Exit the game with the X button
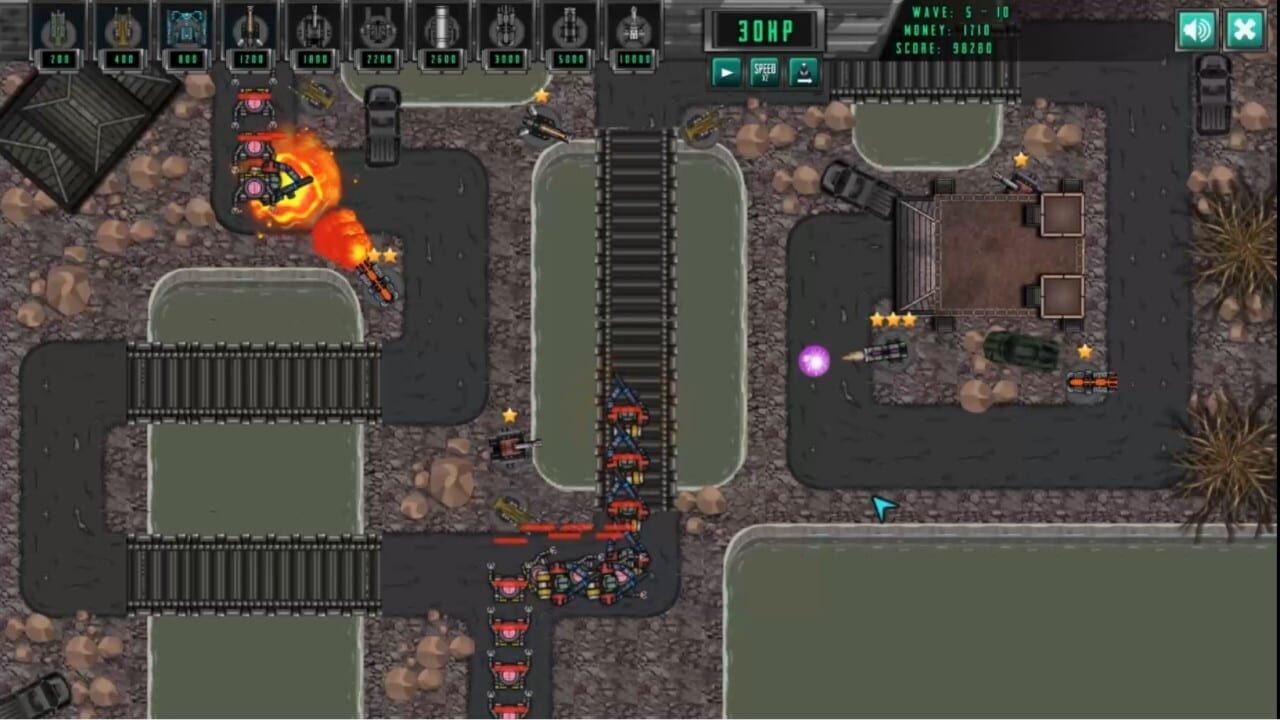Screen dimensions: 1280x720 pyautogui.click(x=1244, y=30)
